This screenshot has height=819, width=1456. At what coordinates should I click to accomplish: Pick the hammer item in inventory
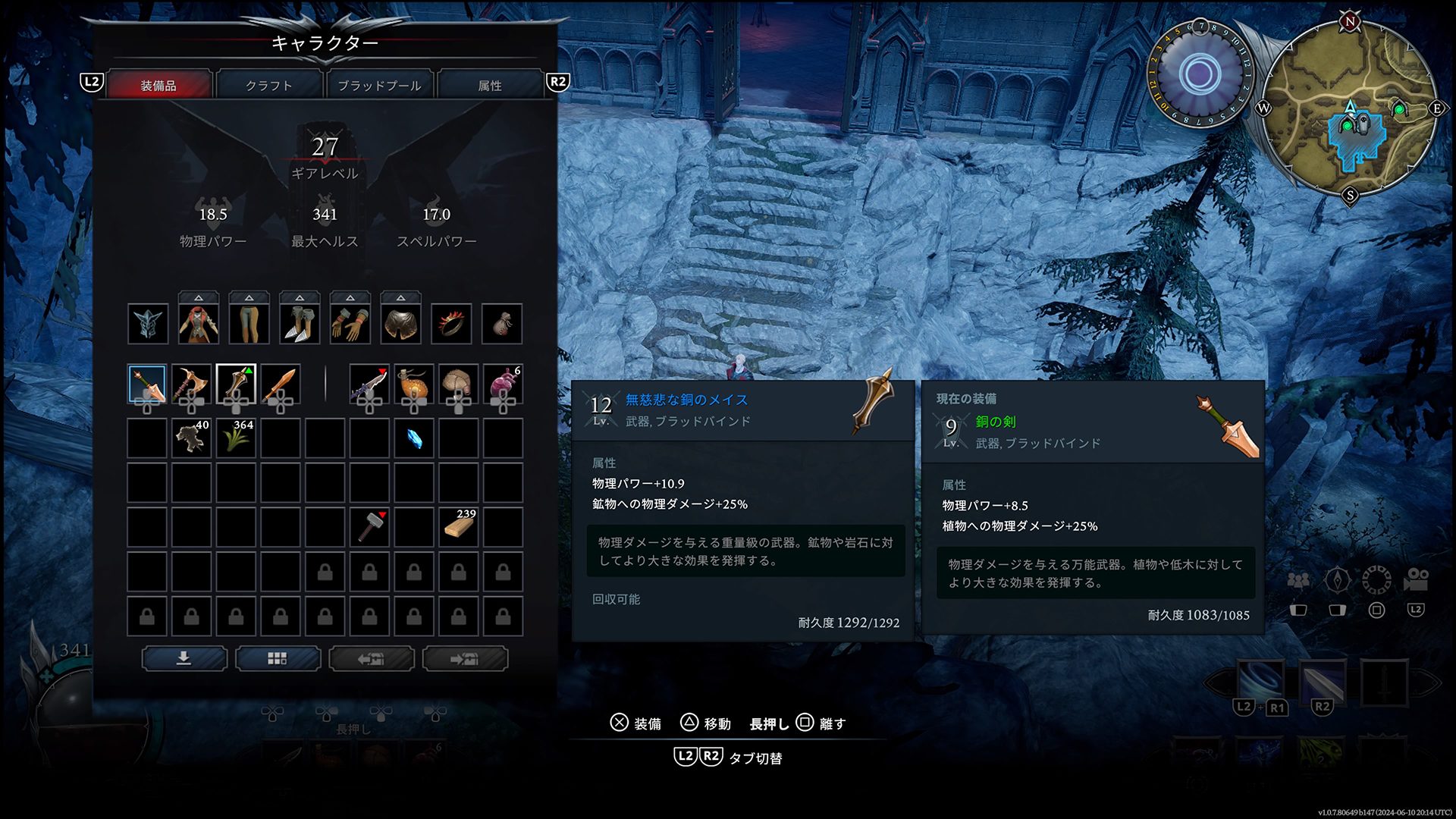click(369, 527)
